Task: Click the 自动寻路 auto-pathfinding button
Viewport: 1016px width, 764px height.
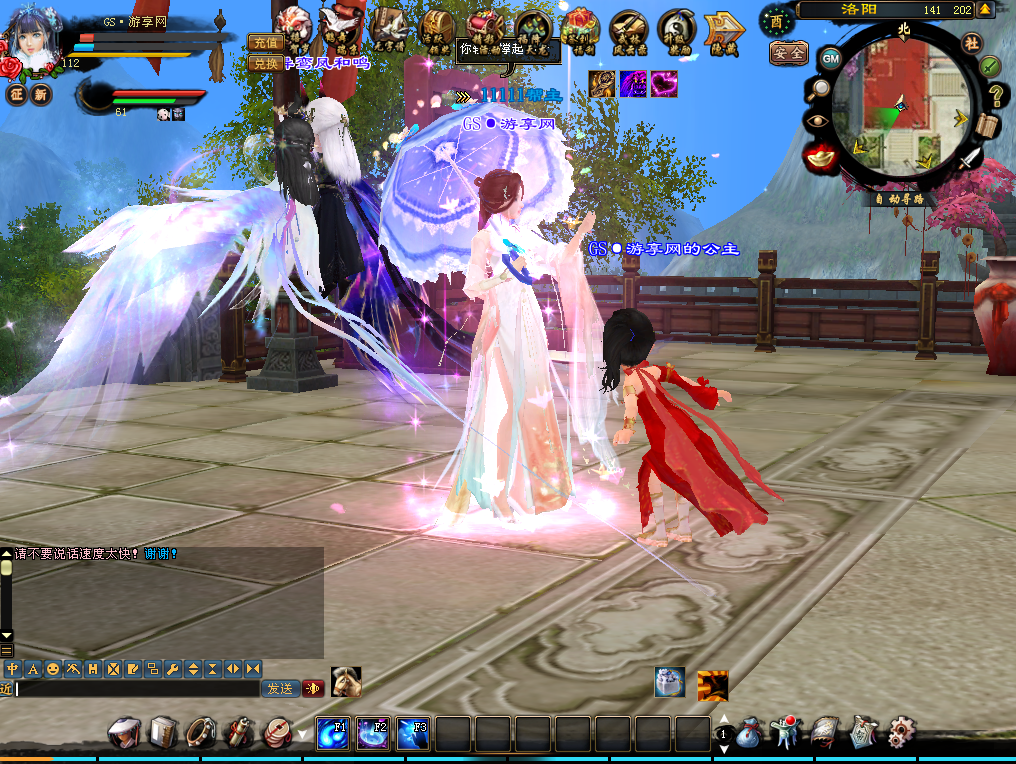Action: [x=899, y=199]
